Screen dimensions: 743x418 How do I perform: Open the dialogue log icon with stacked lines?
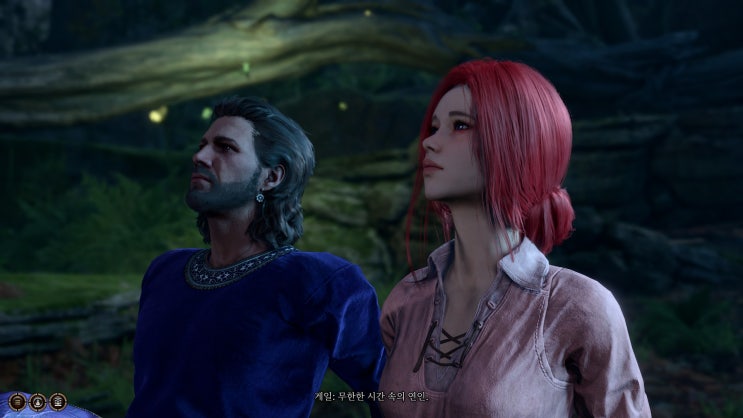point(18,401)
